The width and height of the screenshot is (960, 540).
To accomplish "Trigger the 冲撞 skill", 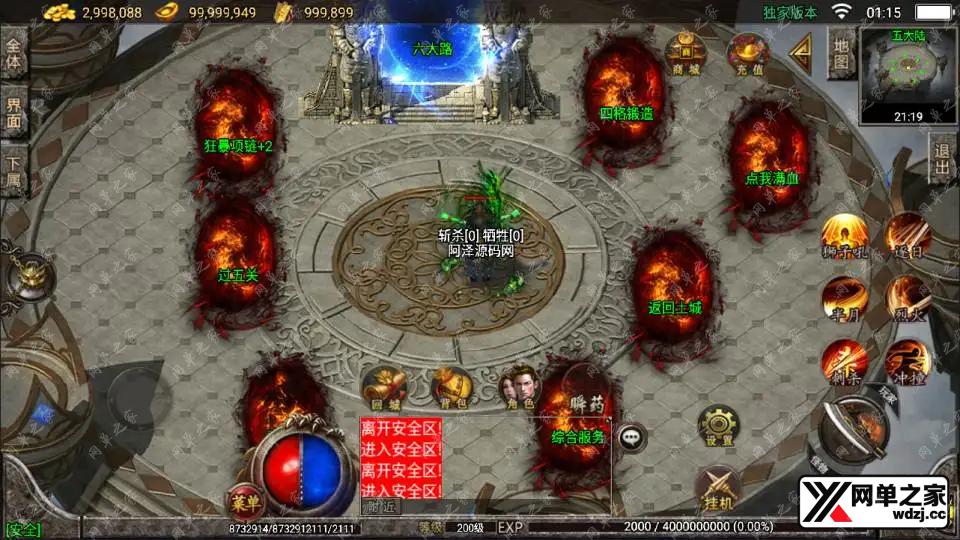I will (908, 362).
